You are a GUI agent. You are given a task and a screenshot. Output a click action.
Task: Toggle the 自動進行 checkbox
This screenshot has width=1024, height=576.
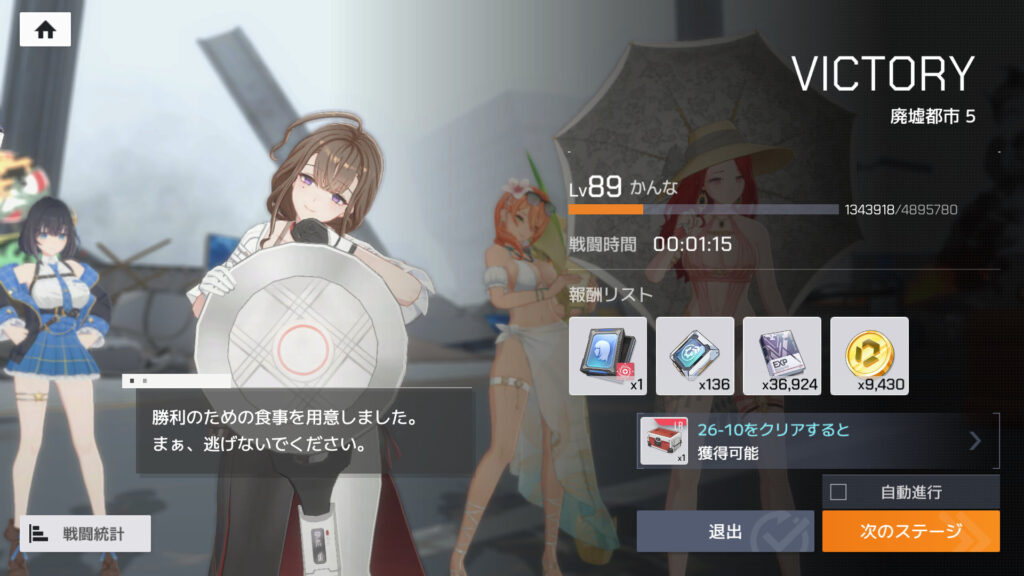tap(838, 491)
